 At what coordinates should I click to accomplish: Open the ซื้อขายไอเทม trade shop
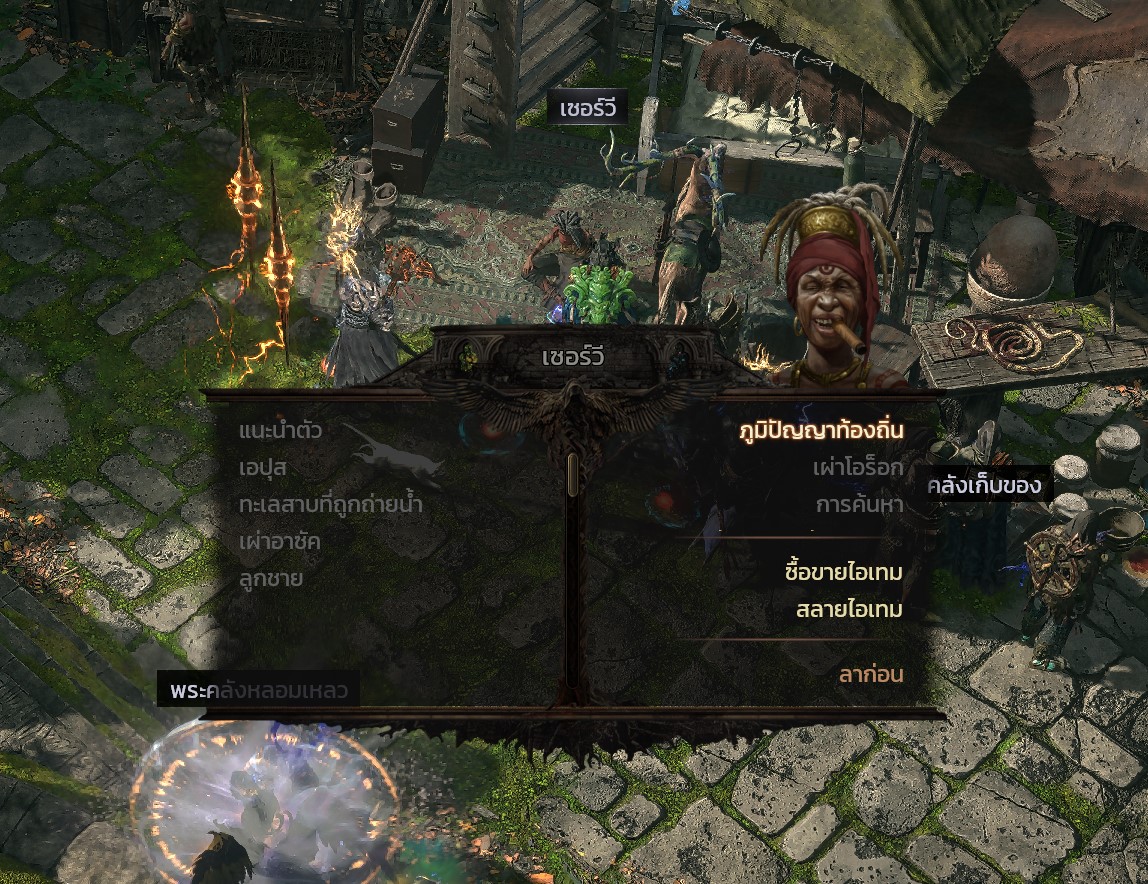pos(844,573)
